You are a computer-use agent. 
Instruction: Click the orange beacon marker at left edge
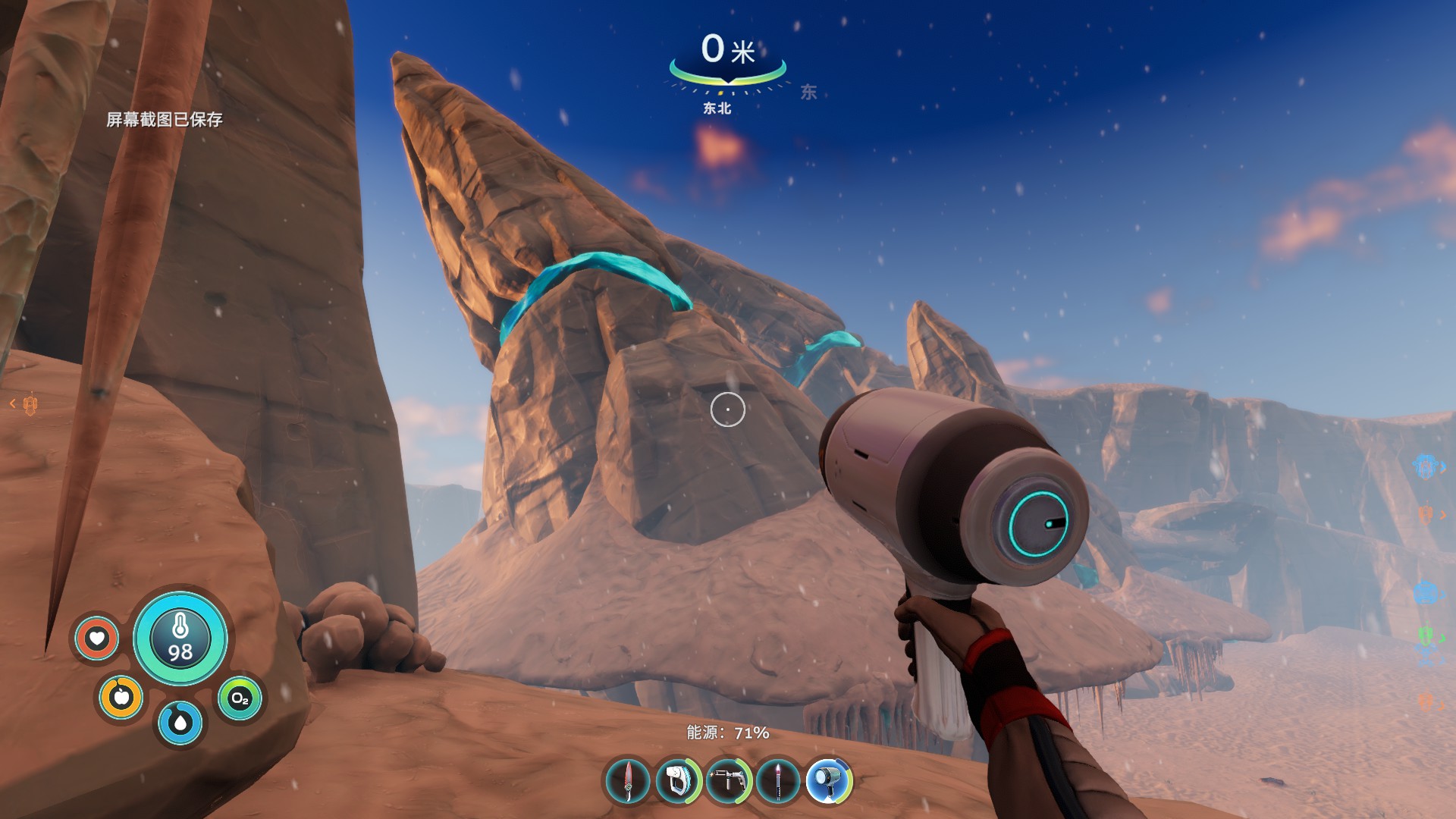click(x=30, y=405)
